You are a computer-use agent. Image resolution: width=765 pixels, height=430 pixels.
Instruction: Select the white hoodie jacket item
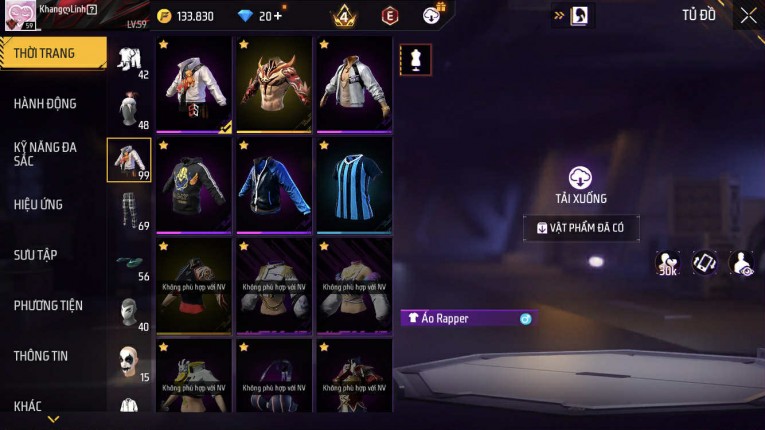coord(195,85)
